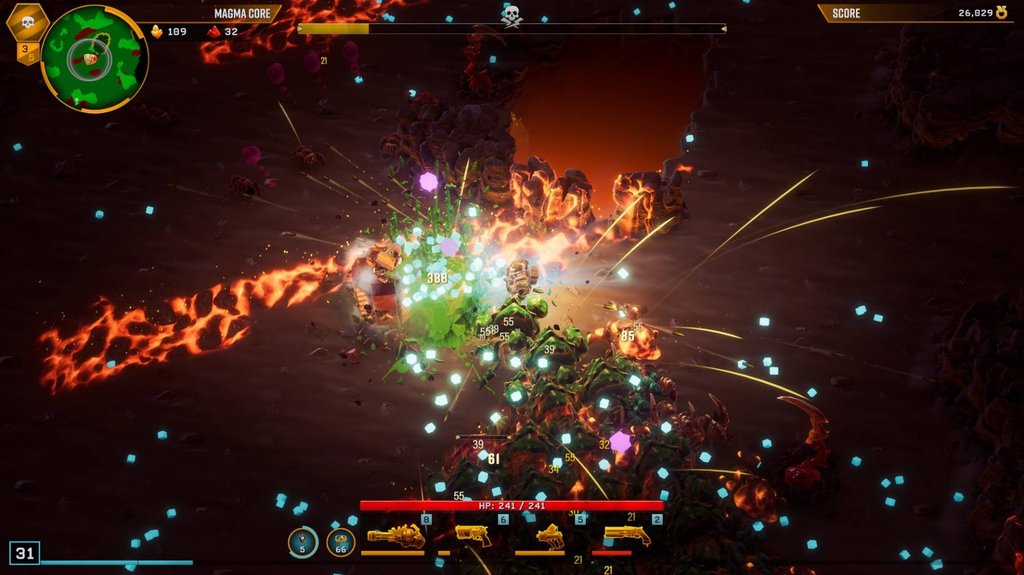
Task: Click the round icon showing 66
Action: (340, 542)
